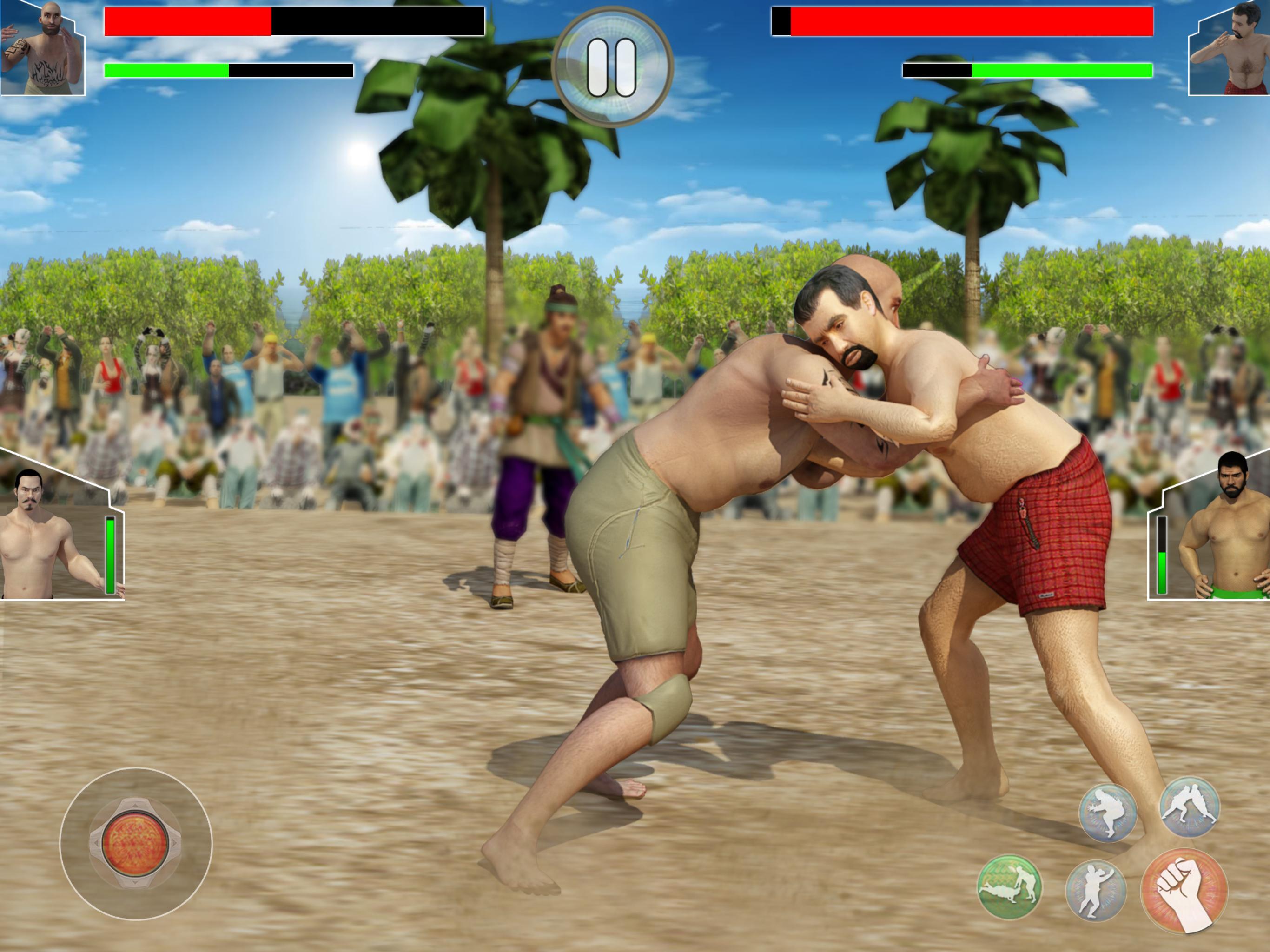Tap the bald tattooed fighter portrait
1270x952 pixels.
click(41, 49)
